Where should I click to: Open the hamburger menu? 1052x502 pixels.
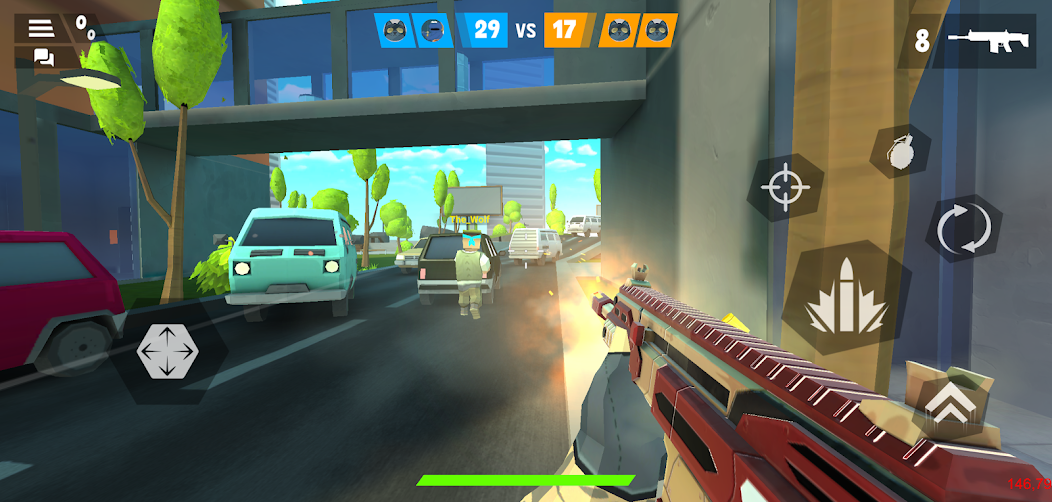point(41,27)
